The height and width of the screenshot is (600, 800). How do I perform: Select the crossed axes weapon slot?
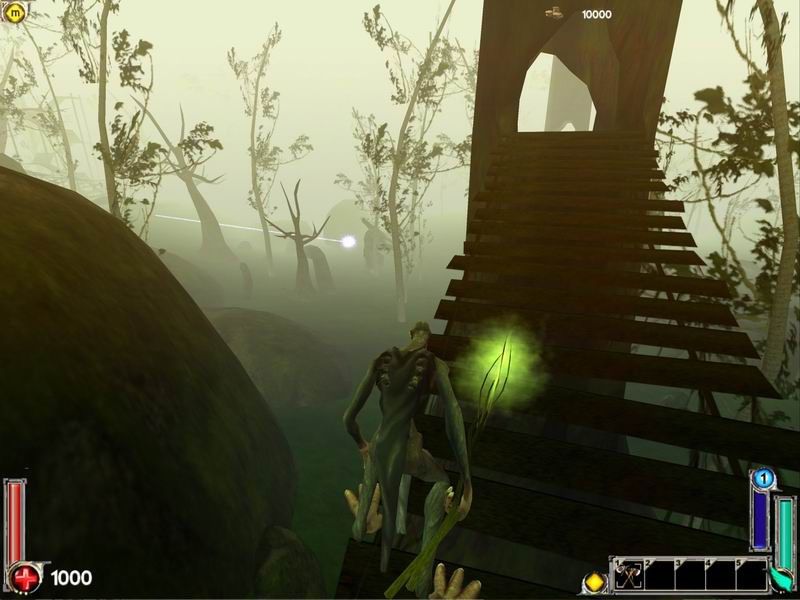click(x=631, y=576)
